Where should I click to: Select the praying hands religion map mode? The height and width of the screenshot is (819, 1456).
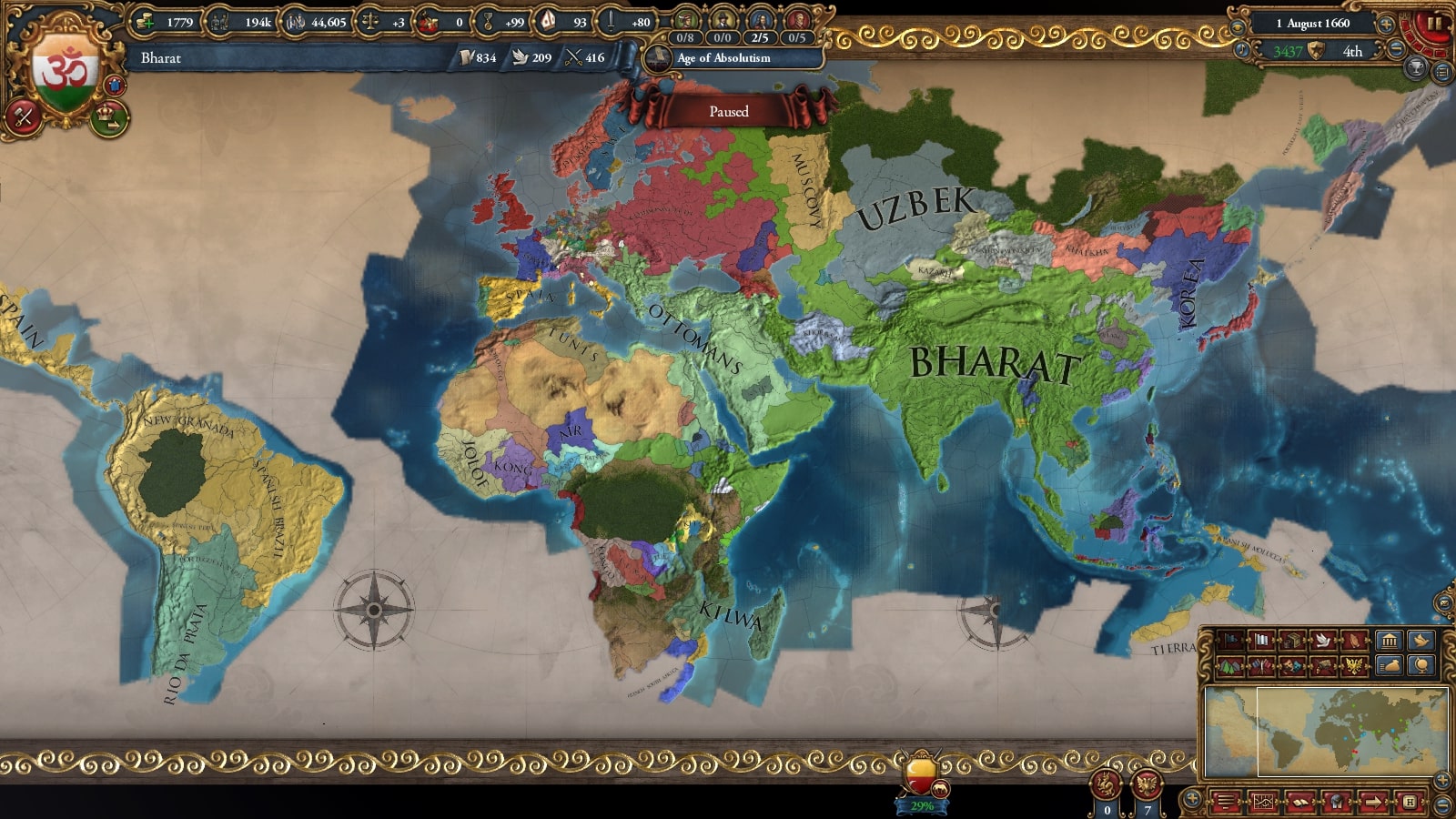coord(1354,641)
